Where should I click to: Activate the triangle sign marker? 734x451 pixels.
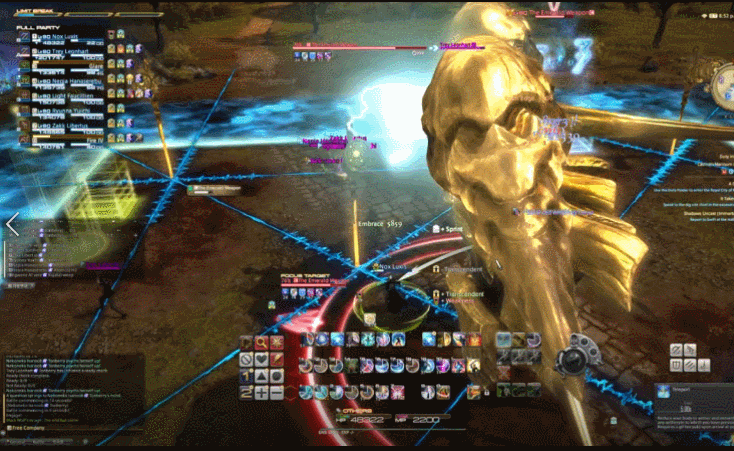[260, 375]
